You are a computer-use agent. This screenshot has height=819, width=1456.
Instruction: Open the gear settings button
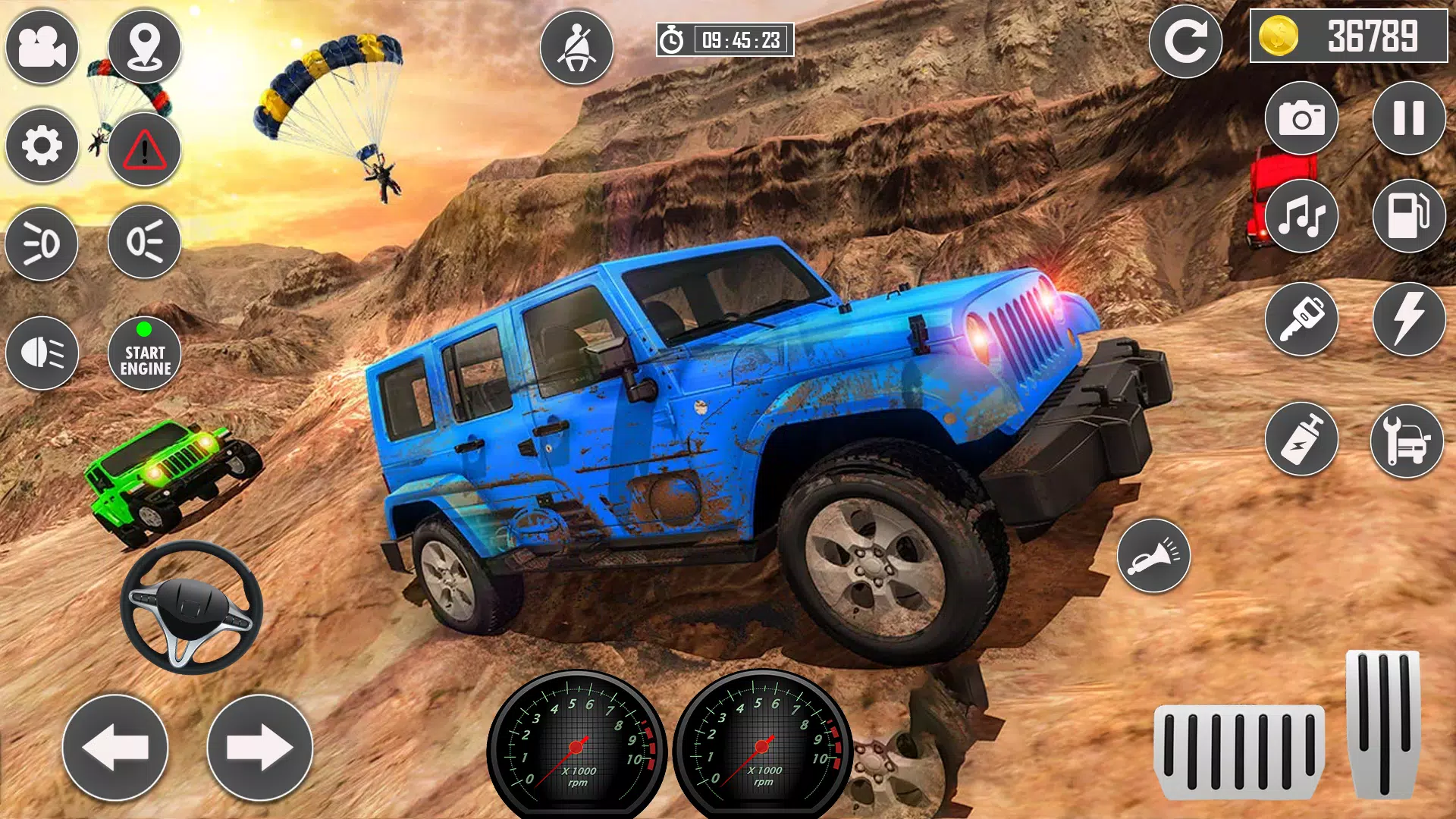pyautogui.click(x=42, y=146)
